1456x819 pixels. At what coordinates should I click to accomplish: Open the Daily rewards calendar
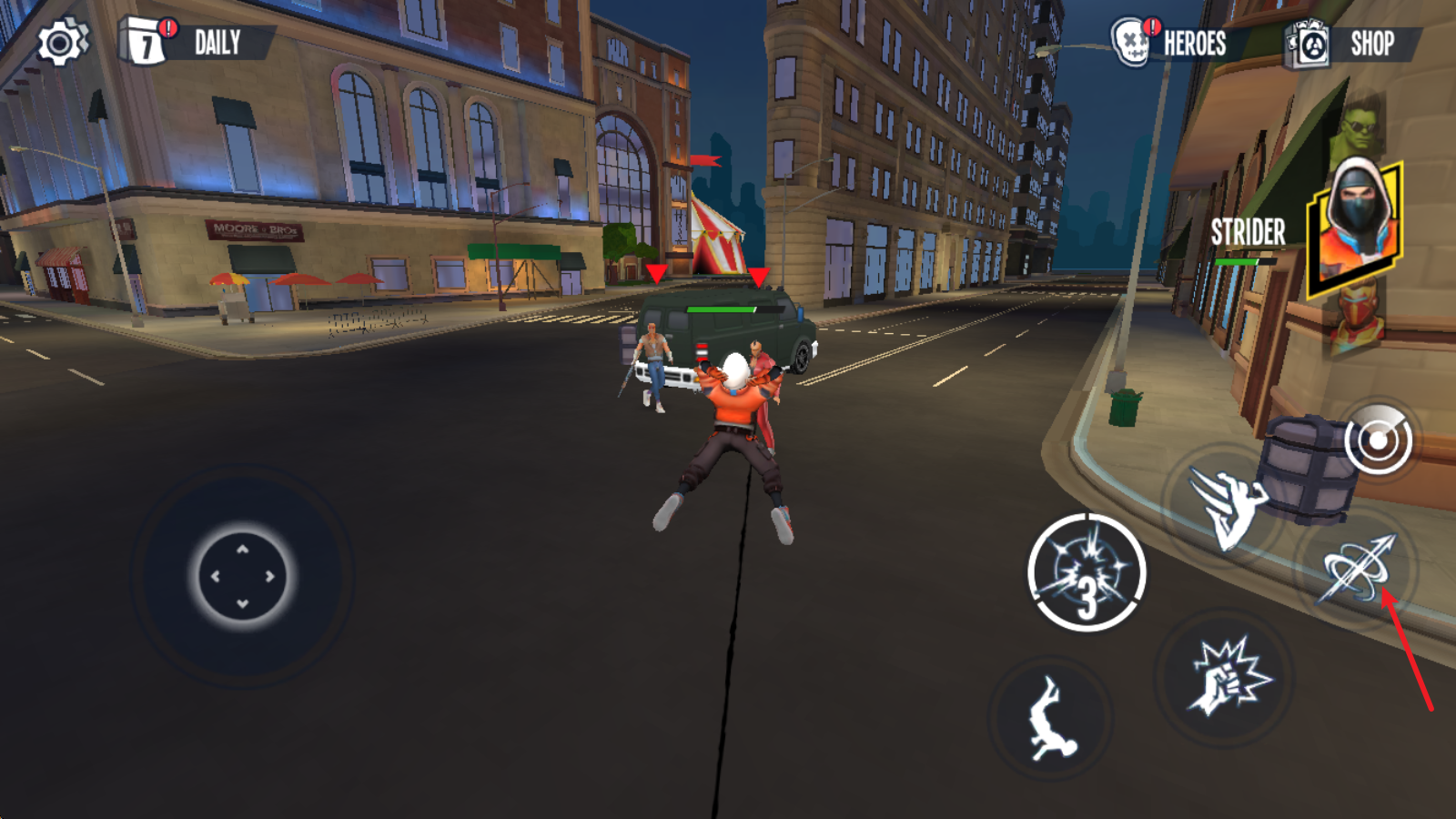coord(195,42)
